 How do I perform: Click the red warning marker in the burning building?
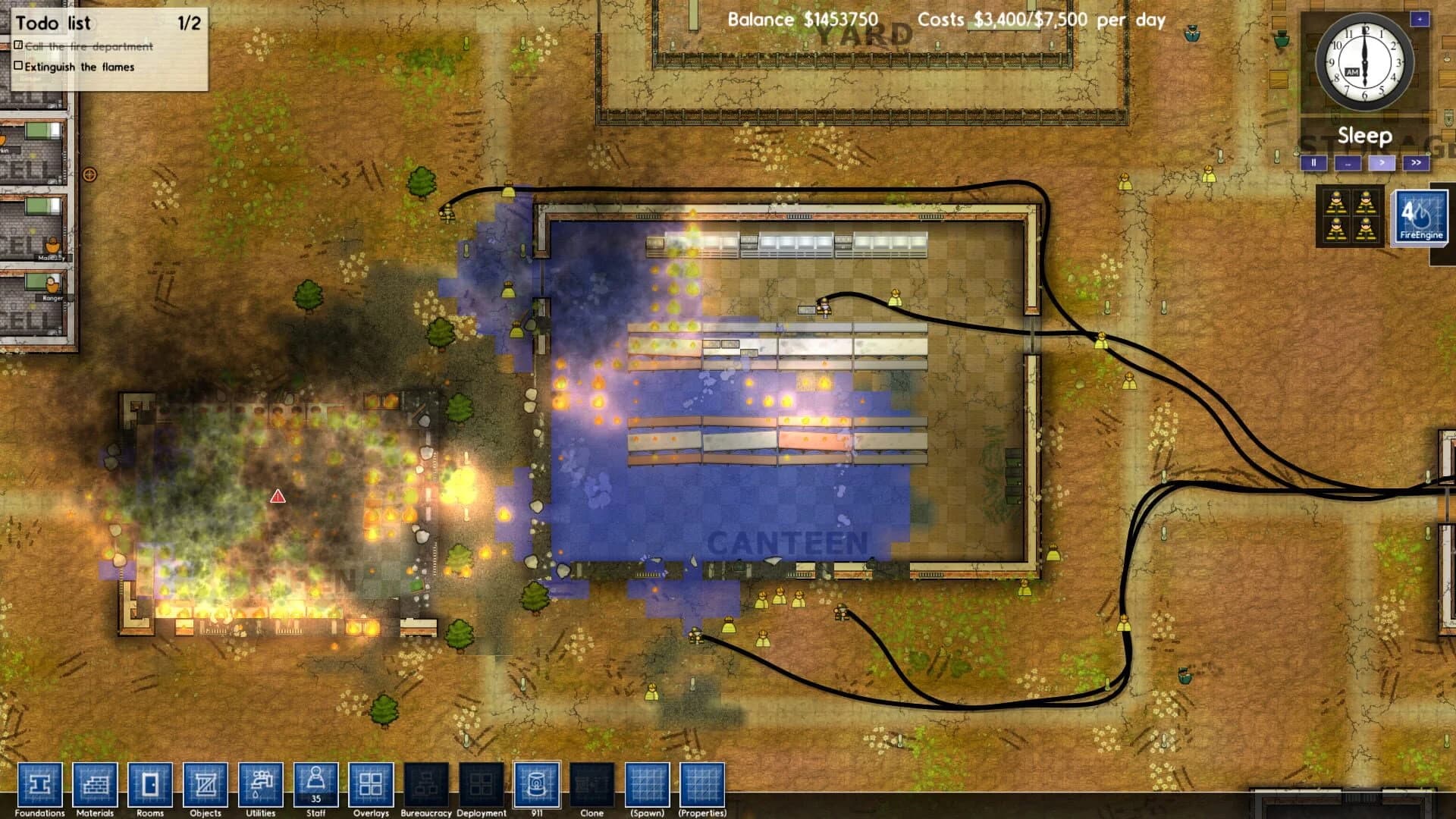pos(277,498)
